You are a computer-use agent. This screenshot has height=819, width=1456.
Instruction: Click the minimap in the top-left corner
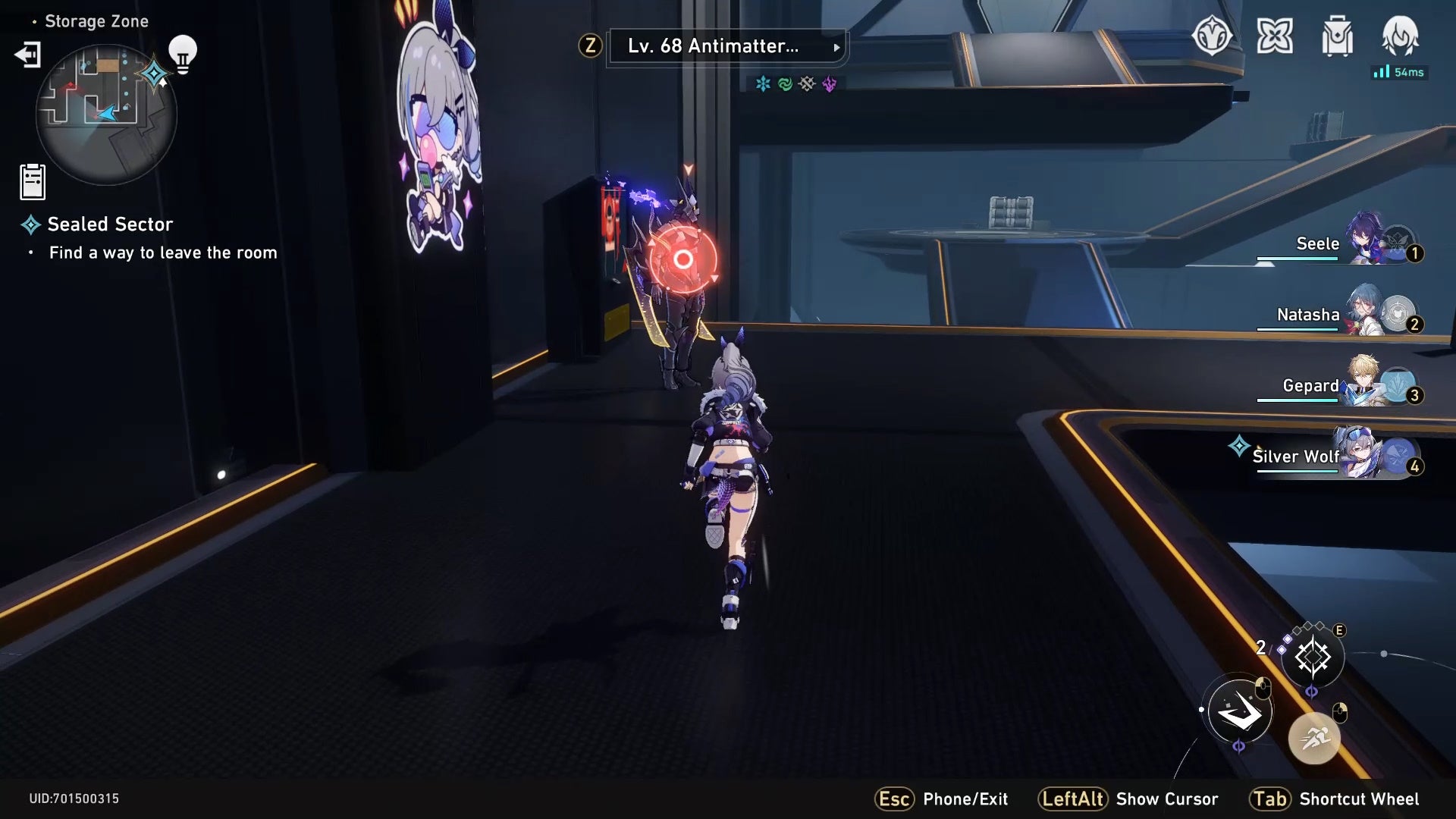click(106, 114)
